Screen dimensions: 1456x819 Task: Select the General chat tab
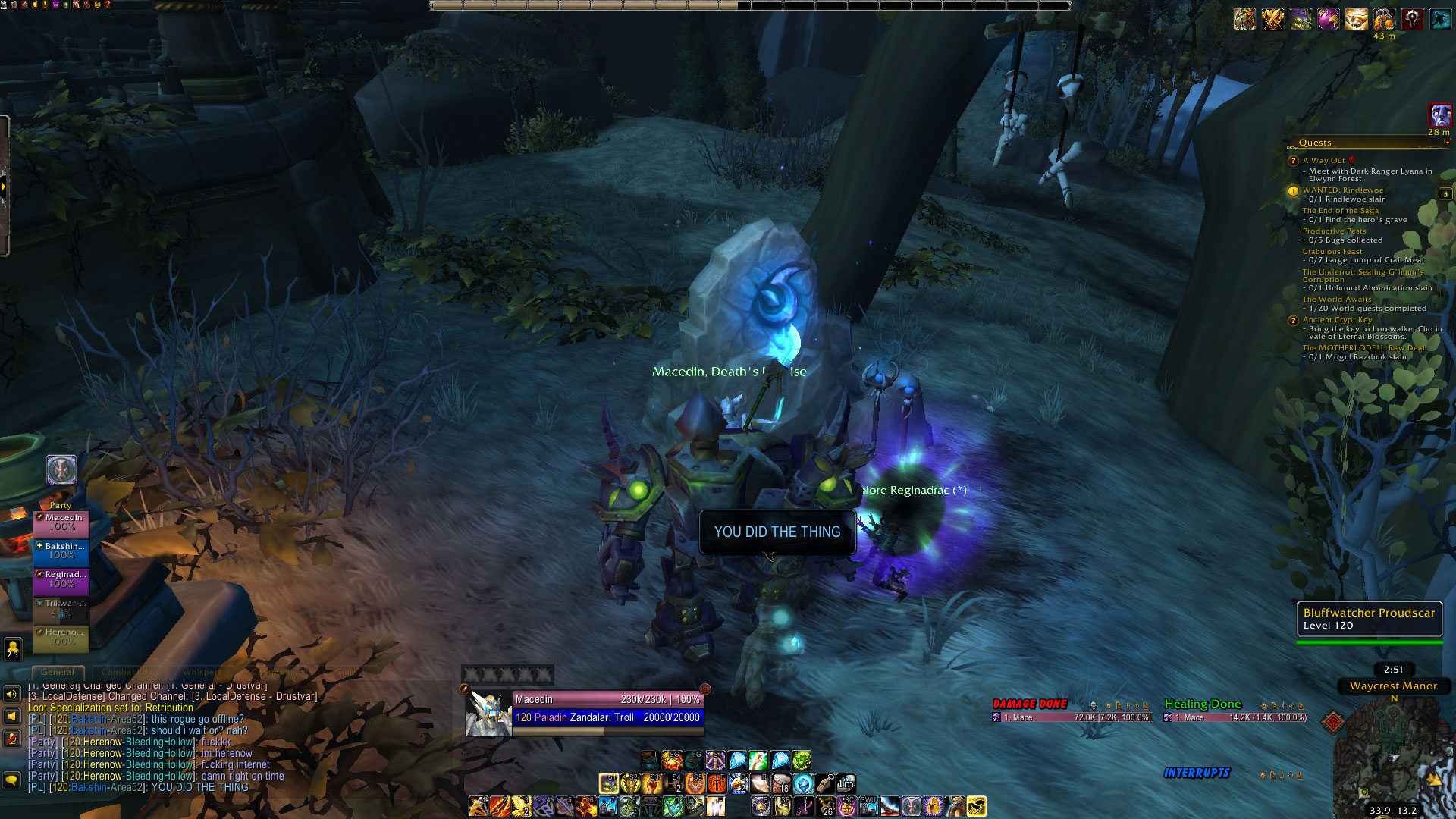point(58,672)
